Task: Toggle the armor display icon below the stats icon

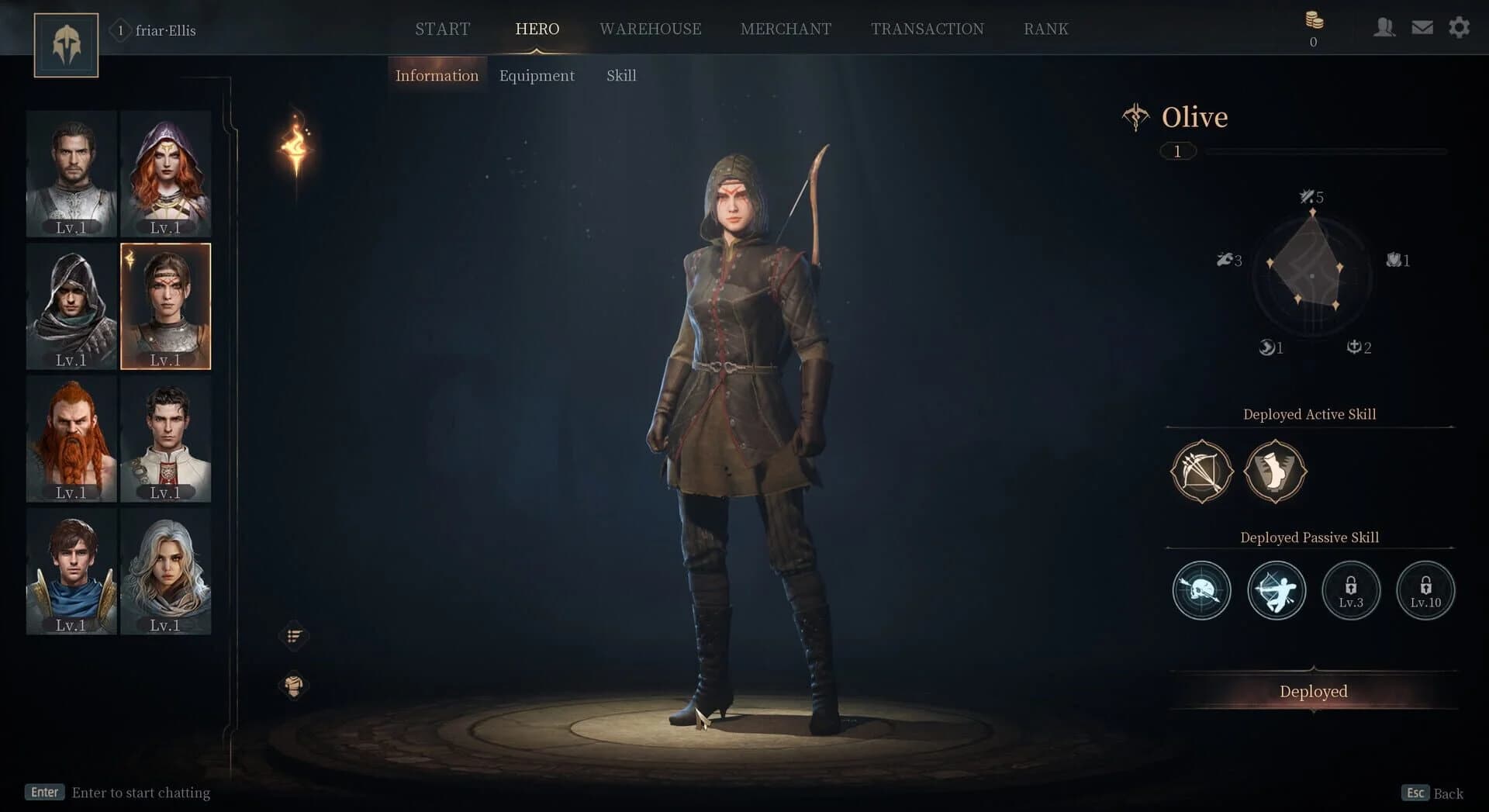Action: pyautogui.click(x=293, y=686)
